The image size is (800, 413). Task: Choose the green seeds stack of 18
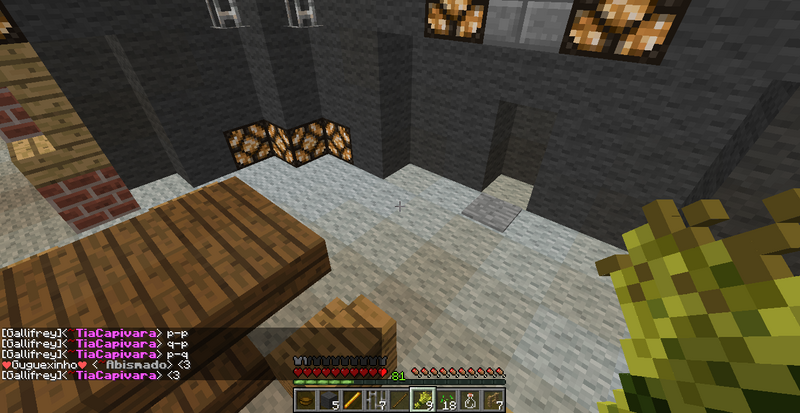tap(445, 400)
